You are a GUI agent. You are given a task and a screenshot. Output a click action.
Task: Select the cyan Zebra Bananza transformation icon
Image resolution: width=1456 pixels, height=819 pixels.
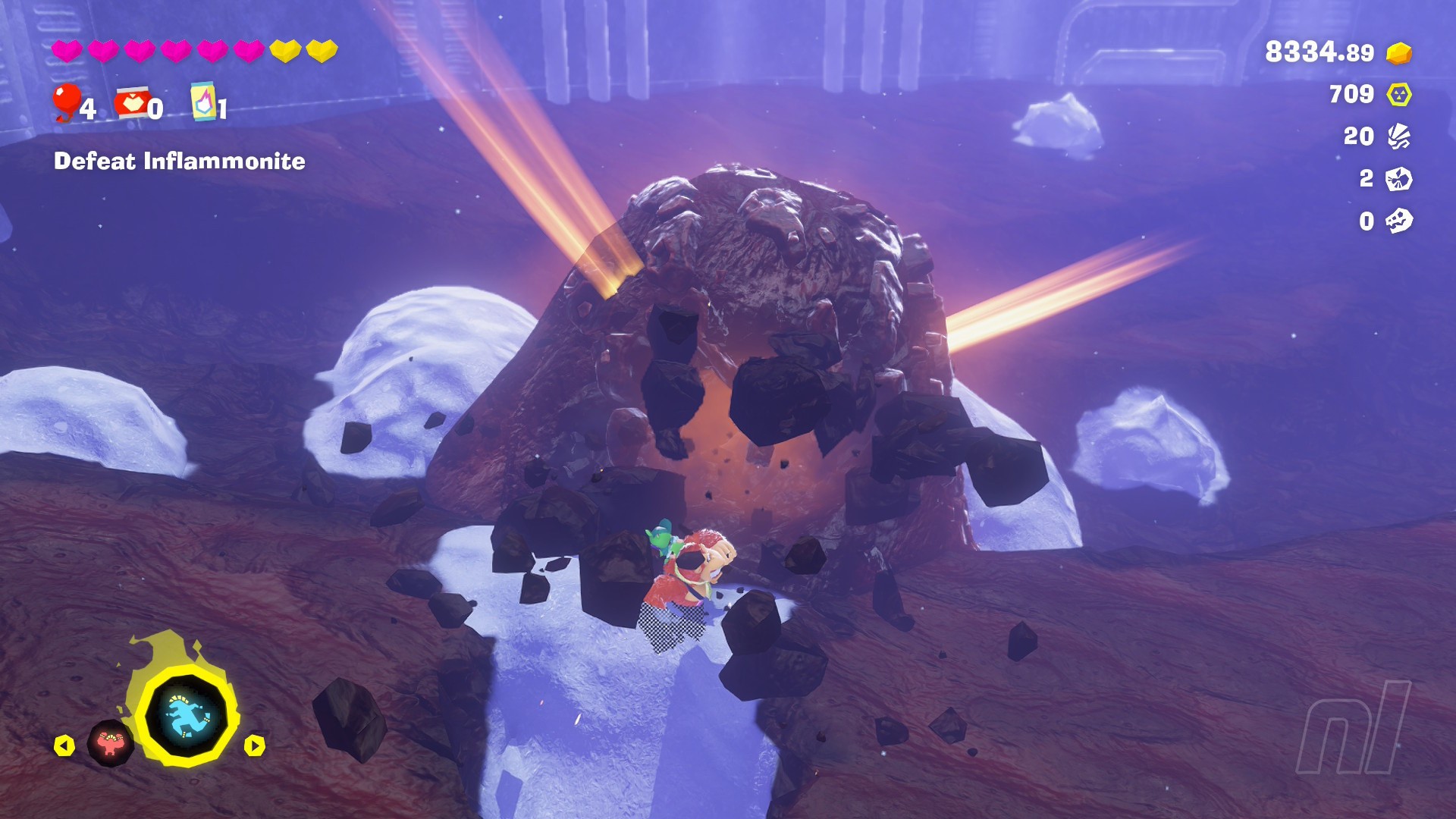[x=187, y=717]
